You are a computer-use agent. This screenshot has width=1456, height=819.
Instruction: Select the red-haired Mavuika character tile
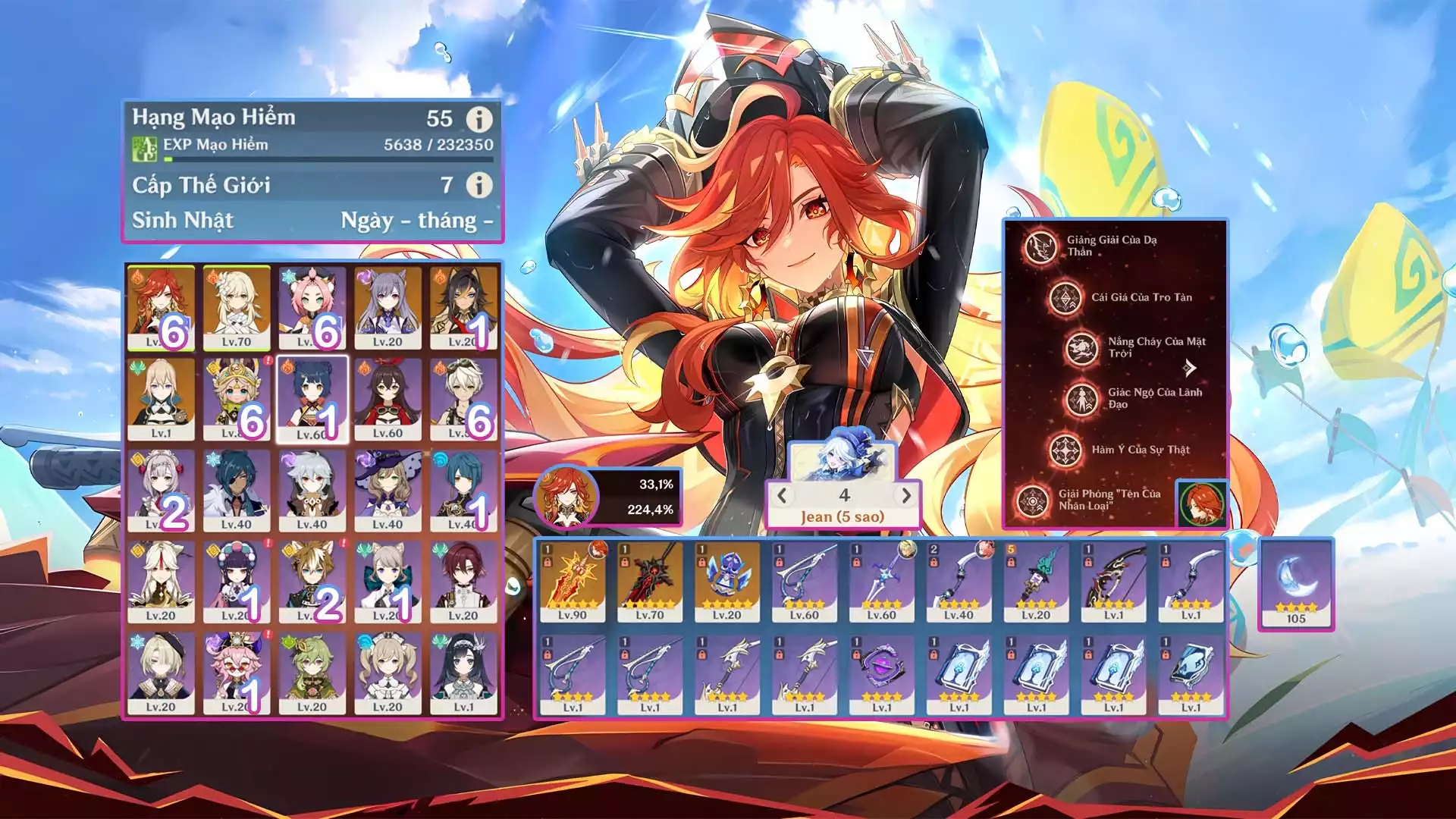[161, 307]
